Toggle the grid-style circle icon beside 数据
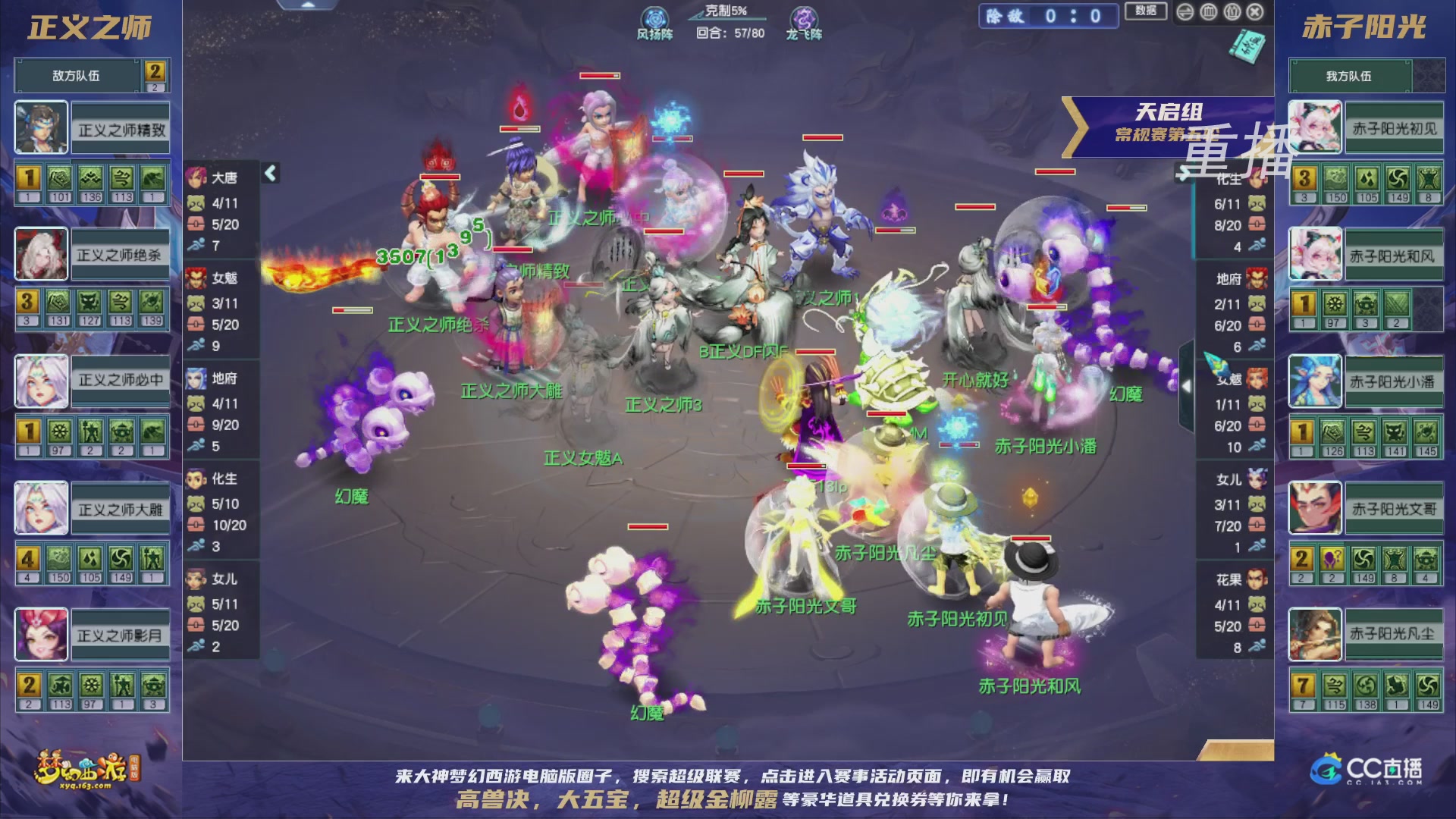The image size is (1456, 819). [x=1209, y=12]
